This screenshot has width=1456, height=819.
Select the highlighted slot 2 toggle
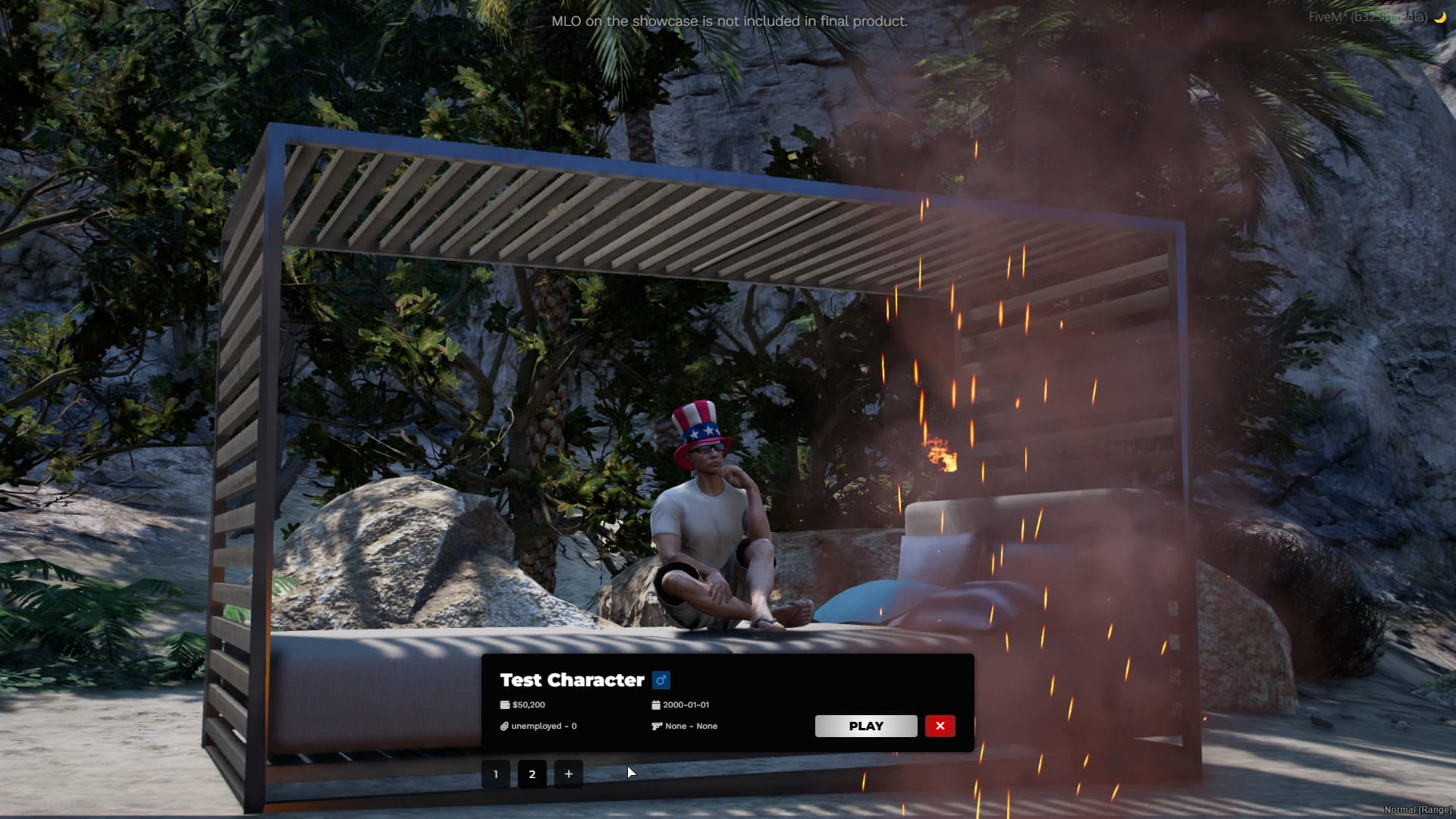click(532, 774)
